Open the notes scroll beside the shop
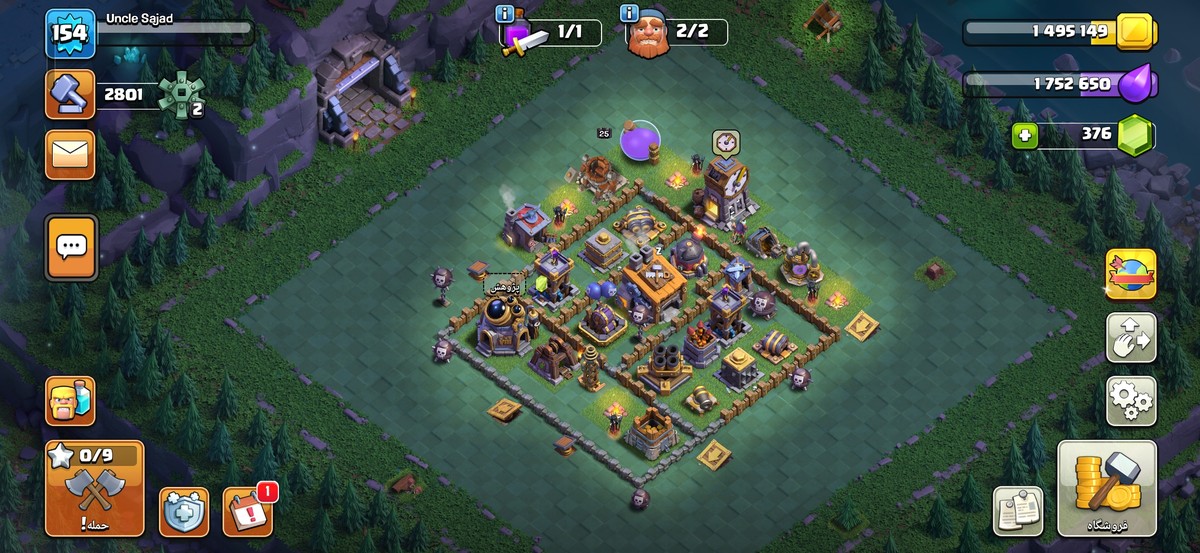The width and height of the screenshot is (1200, 553). coord(1018,511)
